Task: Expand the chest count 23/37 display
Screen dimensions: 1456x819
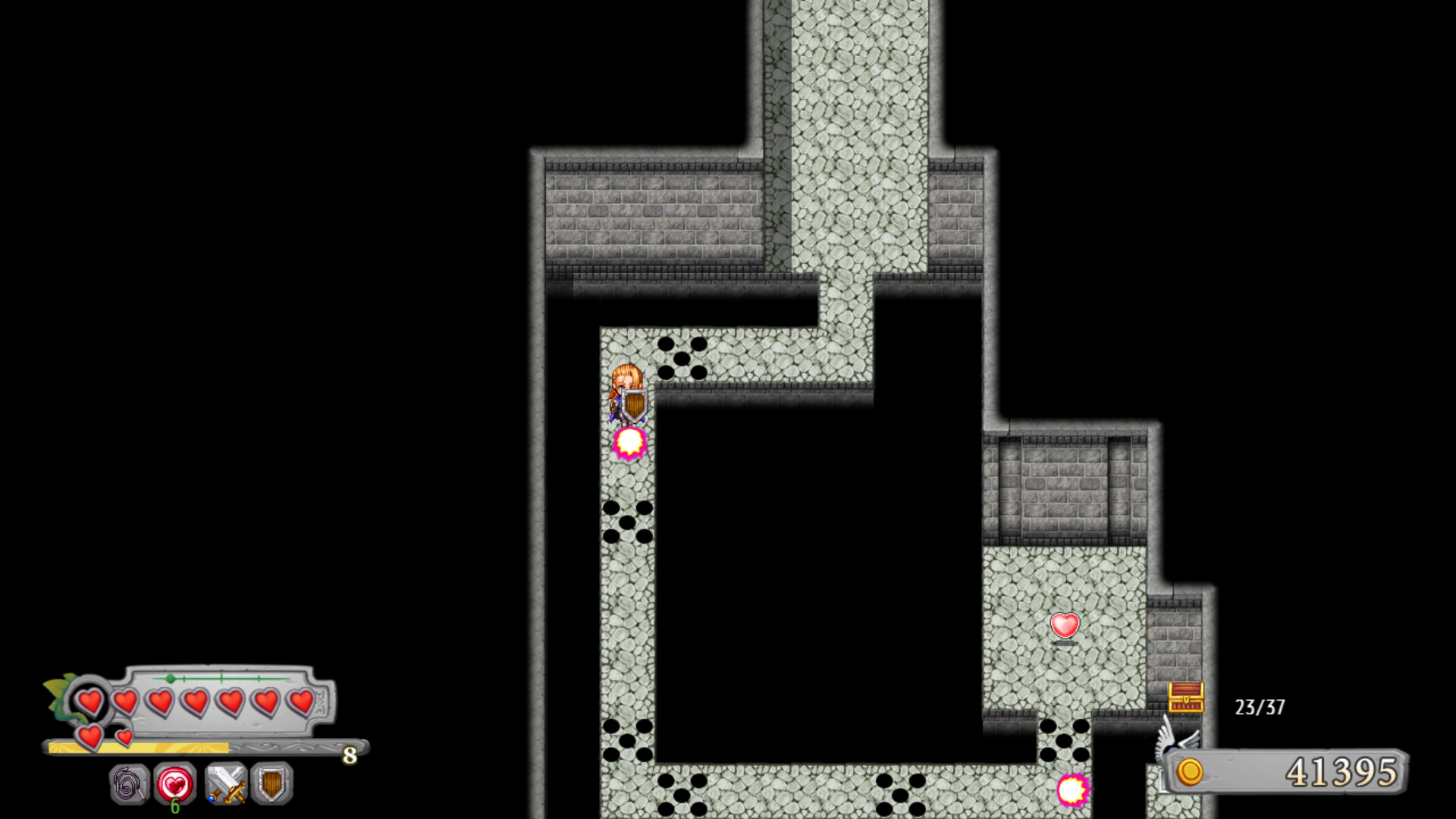Action: coord(1258,706)
